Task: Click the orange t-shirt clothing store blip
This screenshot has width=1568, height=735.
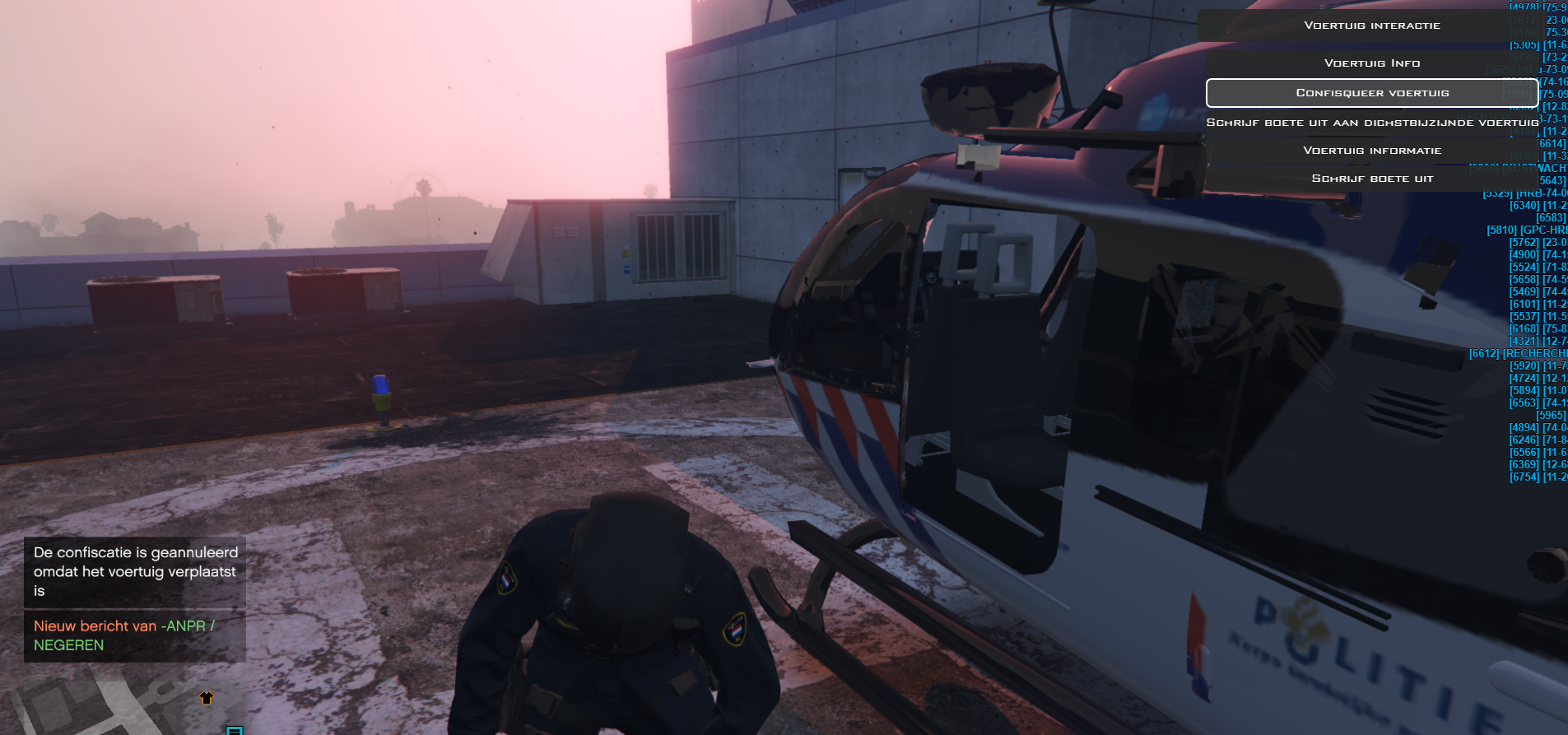Action: [x=206, y=696]
